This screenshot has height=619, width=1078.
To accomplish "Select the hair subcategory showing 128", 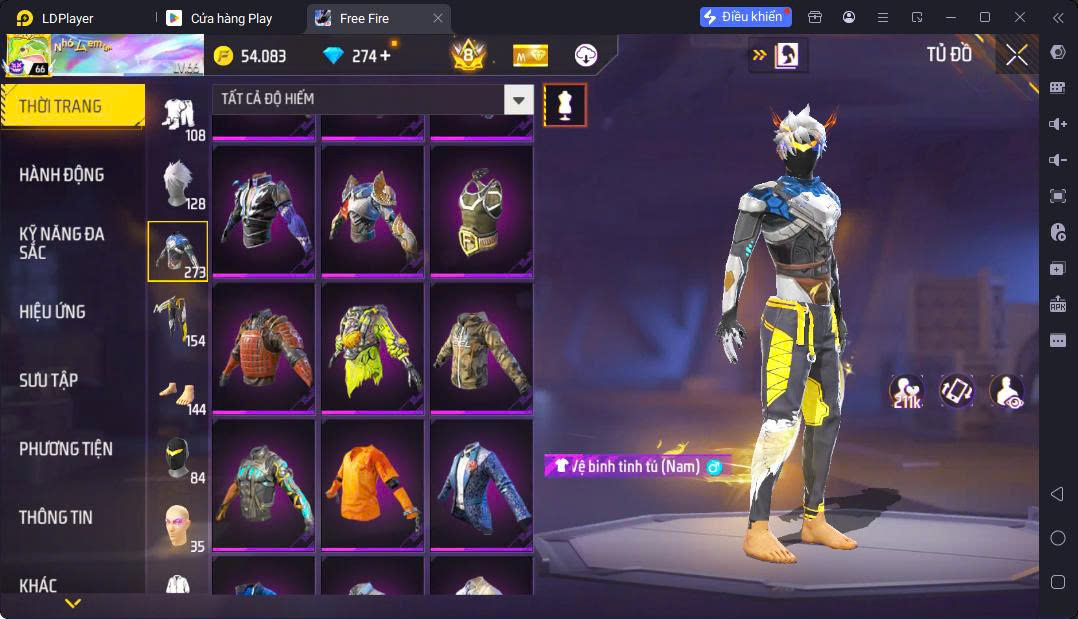I will click(178, 184).
